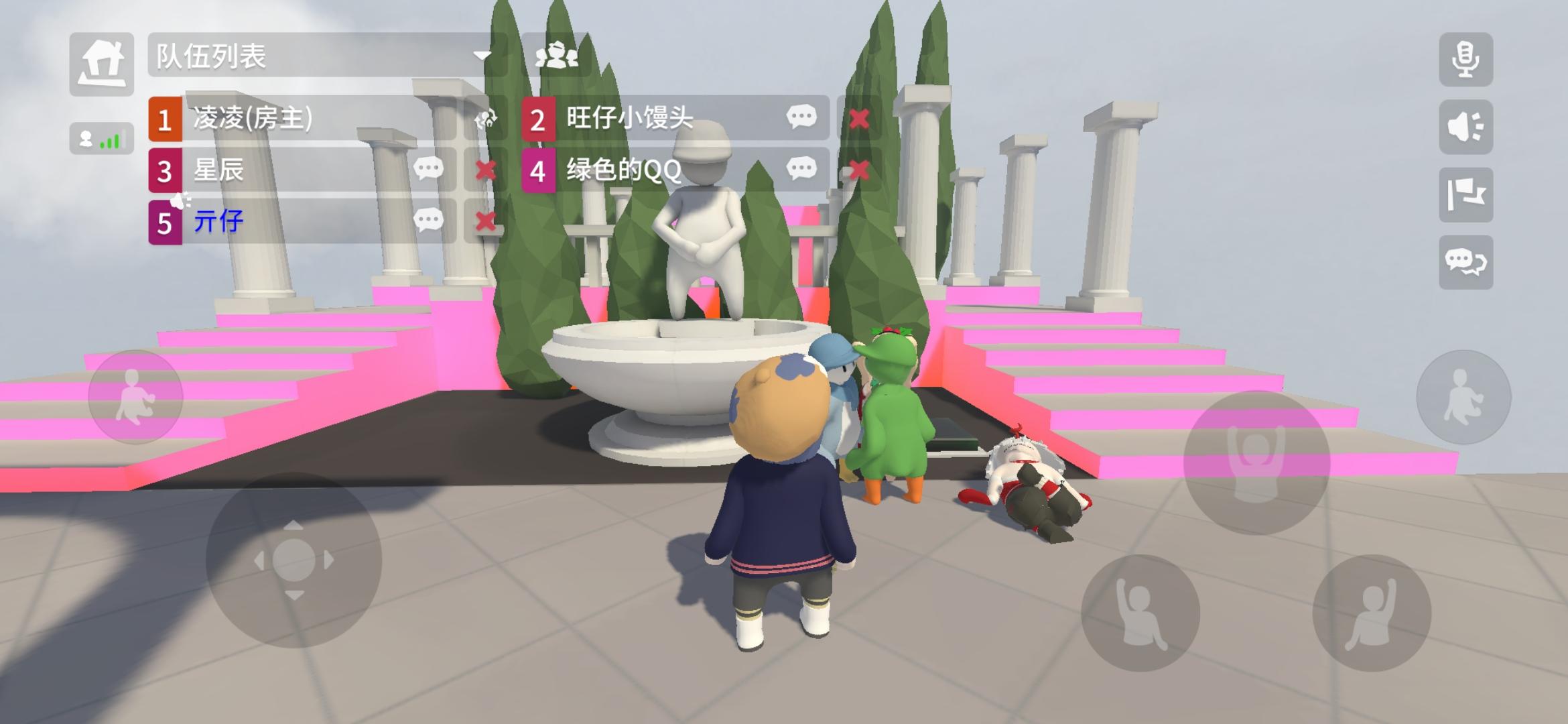Tap the host transfer icon next to 凌凌(房主)

(486, 119)
